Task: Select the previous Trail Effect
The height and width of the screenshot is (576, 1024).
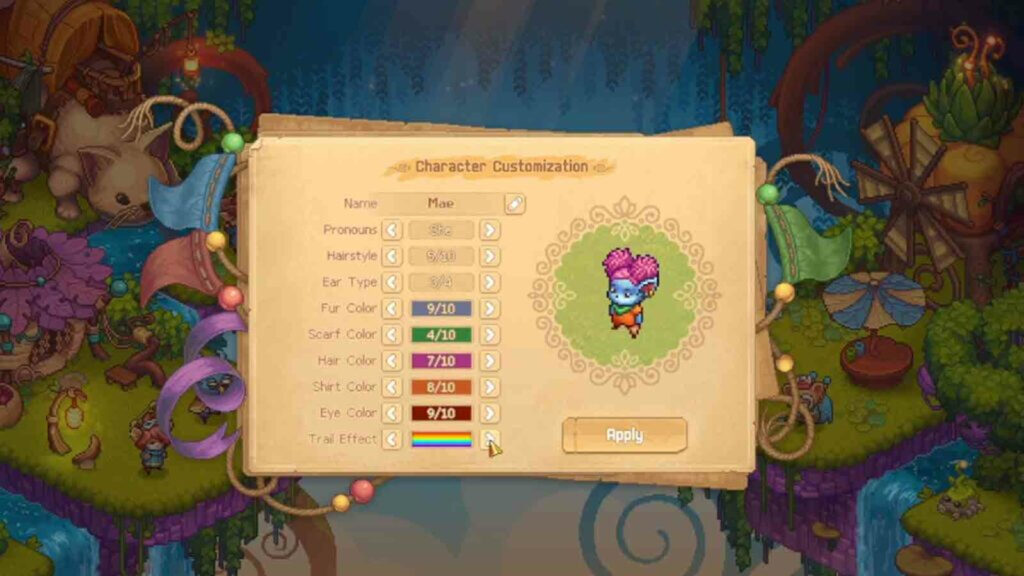Action: click(x=392, y=439)
